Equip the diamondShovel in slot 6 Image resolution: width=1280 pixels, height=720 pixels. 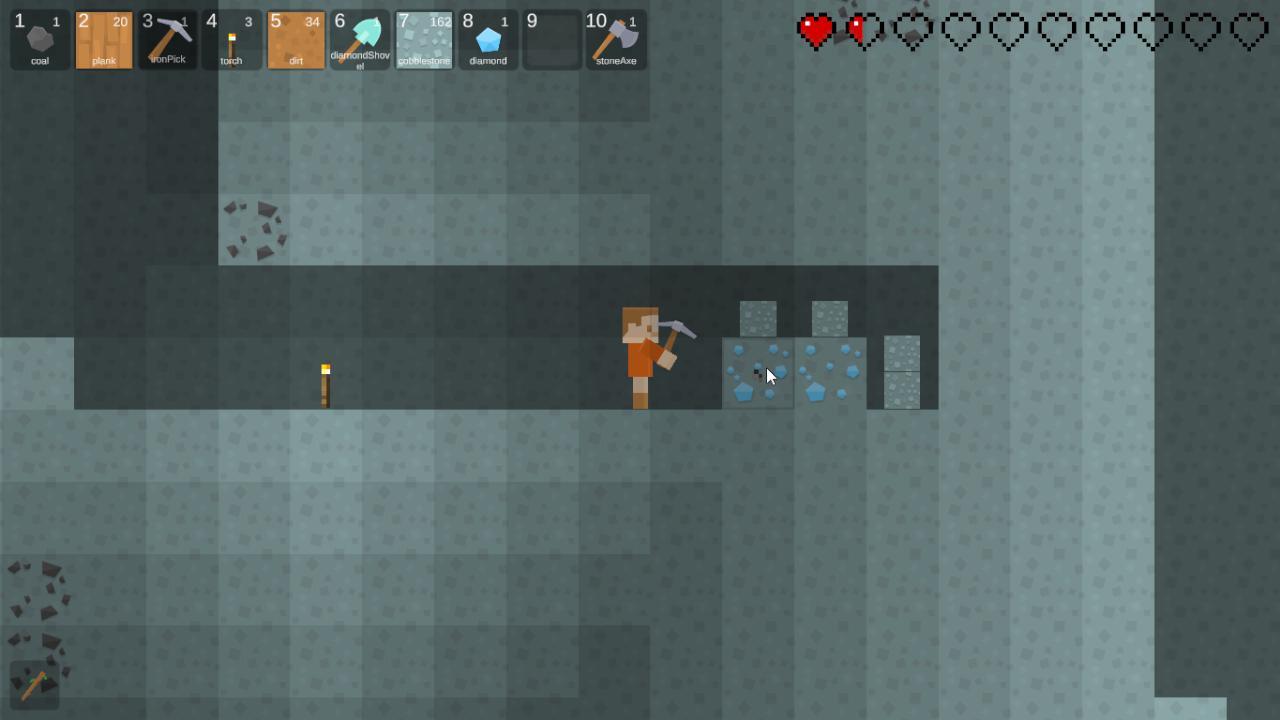point(360,40)
